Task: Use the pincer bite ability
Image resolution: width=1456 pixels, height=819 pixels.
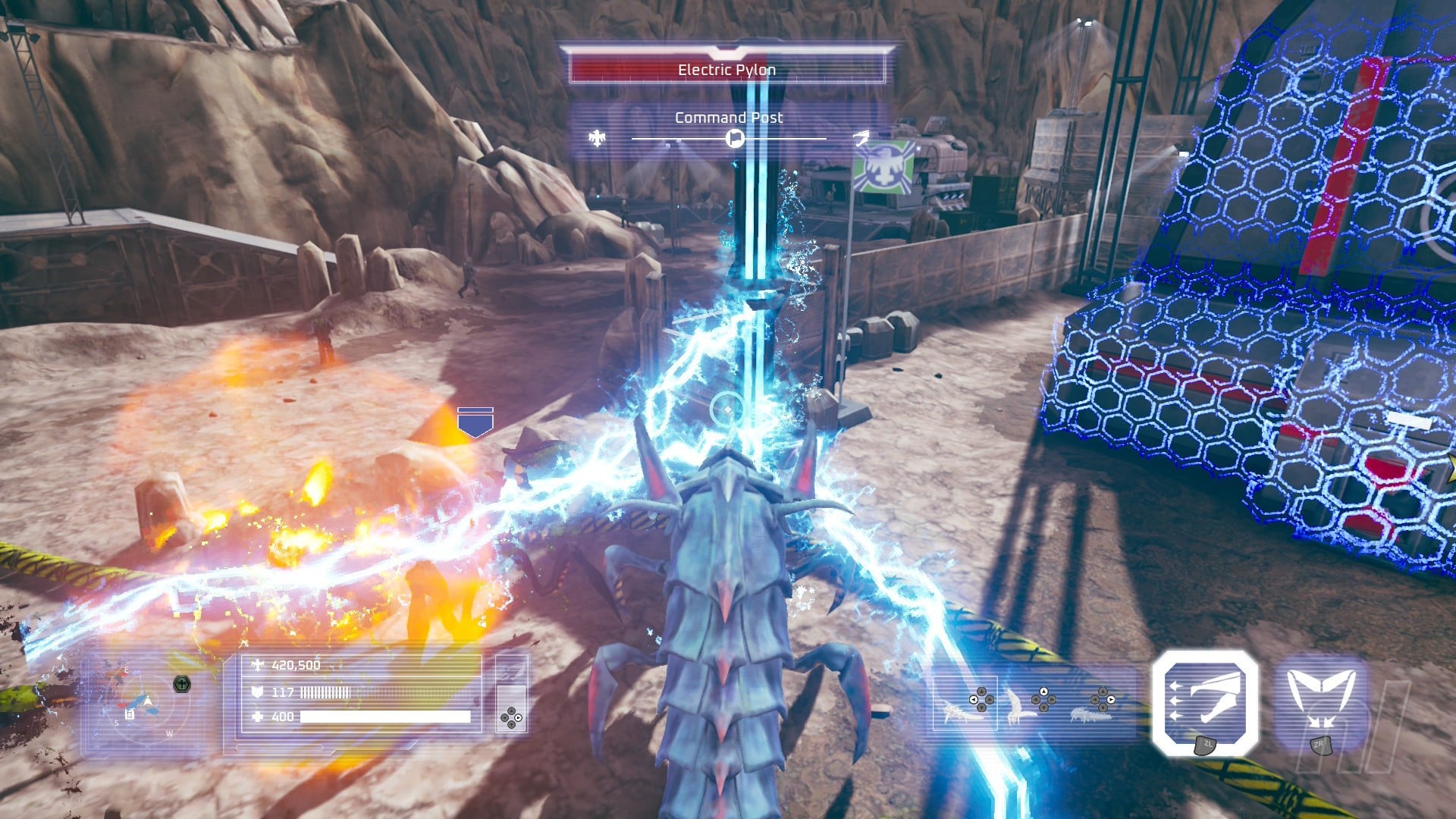Action: 1320,702
